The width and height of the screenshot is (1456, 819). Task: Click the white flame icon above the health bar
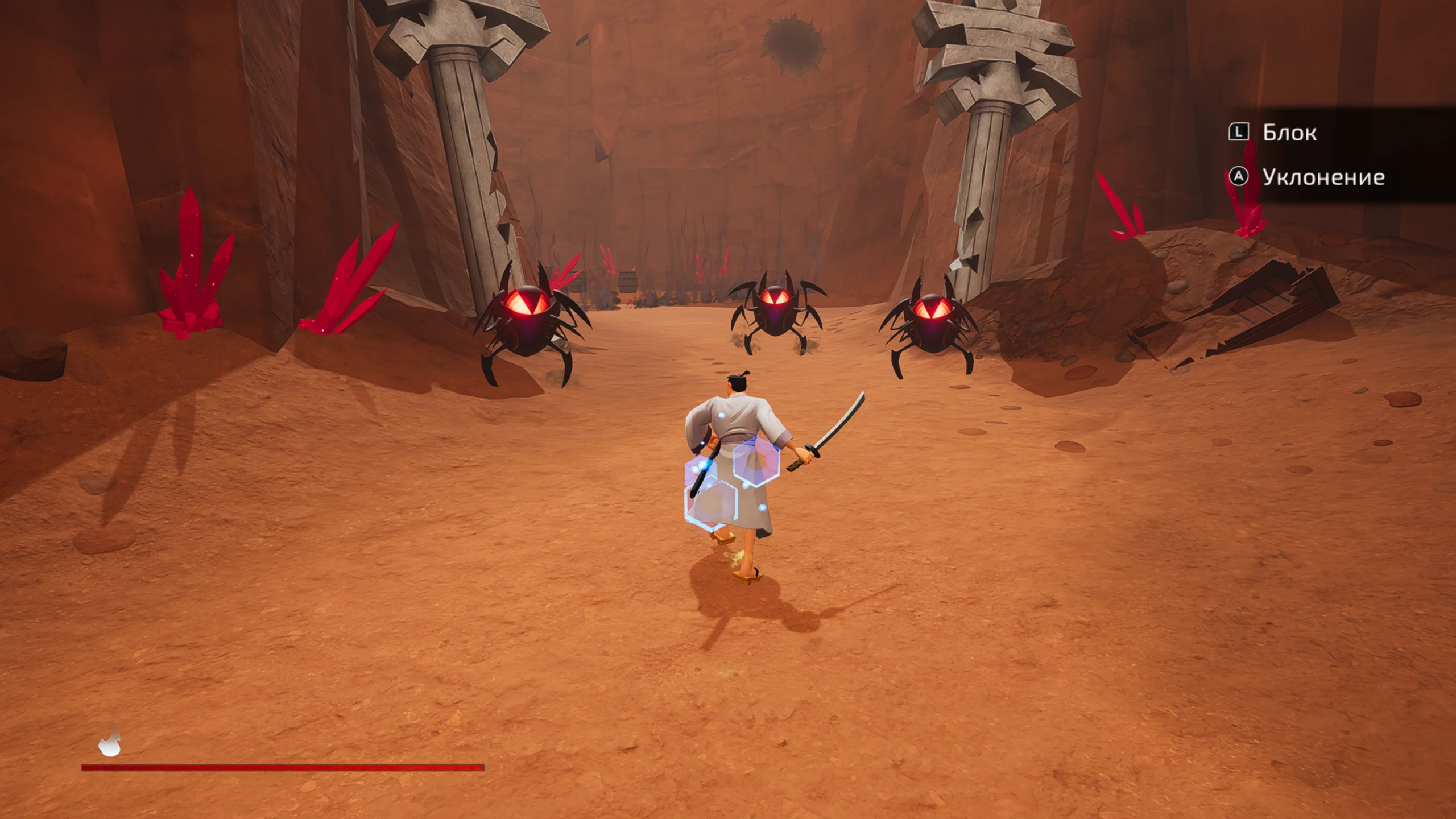[x=110, y=741]
